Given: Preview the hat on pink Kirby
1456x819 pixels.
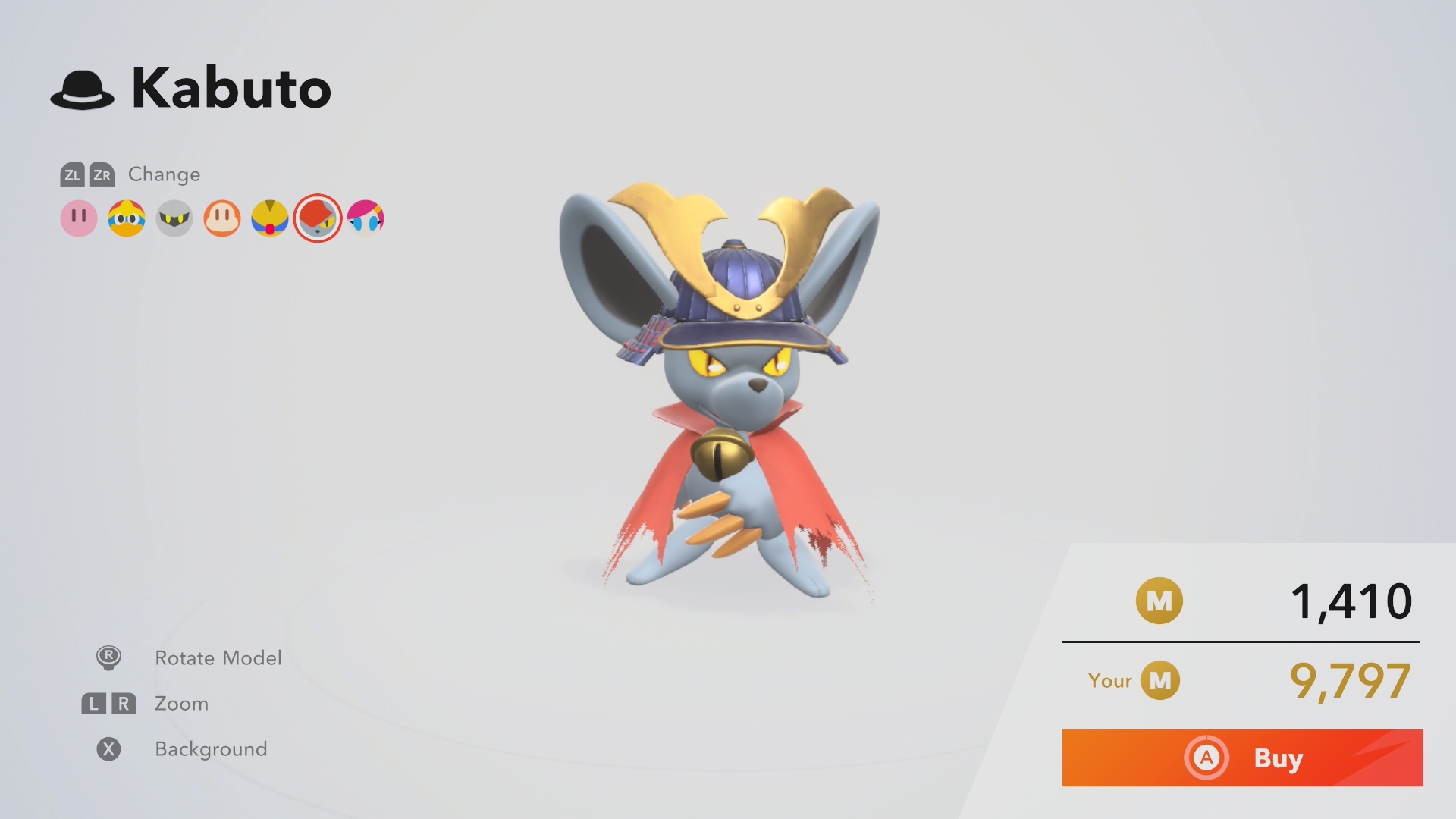Looking at the screenshot, I should [79, 218].
